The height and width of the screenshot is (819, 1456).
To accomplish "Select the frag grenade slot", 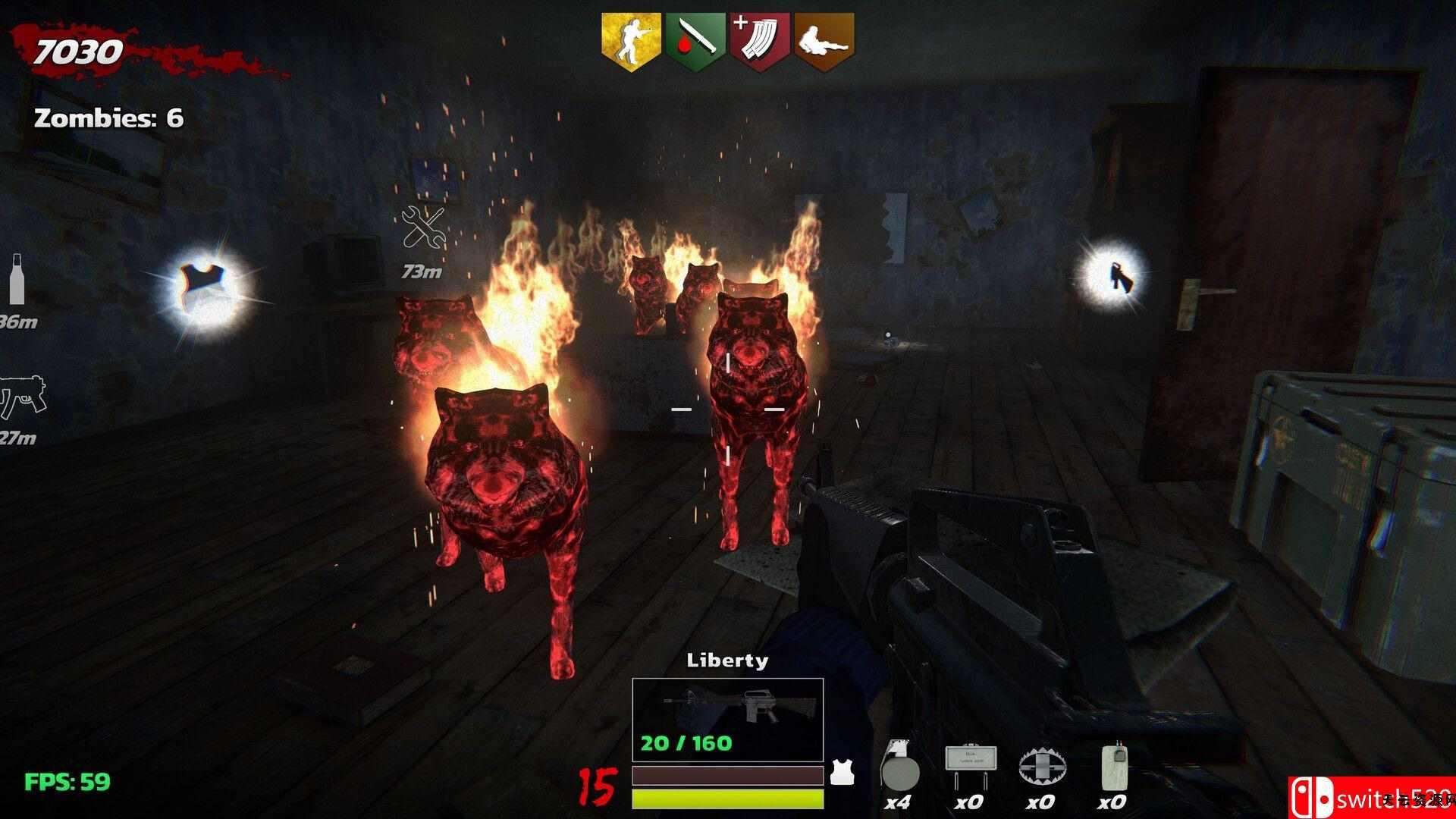I will pos(899,773).
